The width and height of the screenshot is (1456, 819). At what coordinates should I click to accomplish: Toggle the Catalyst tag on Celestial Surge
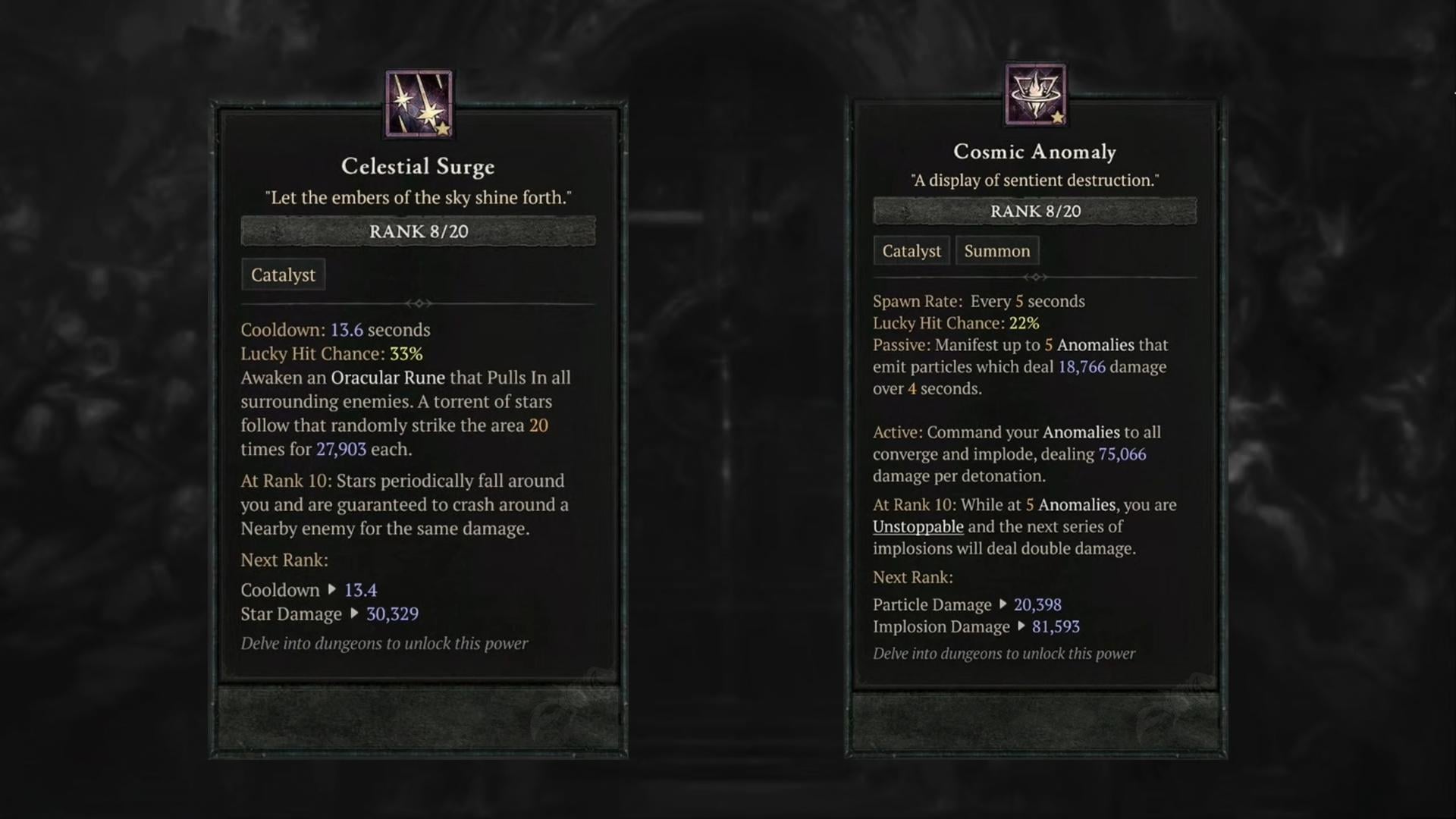click(x=283, y=275)
